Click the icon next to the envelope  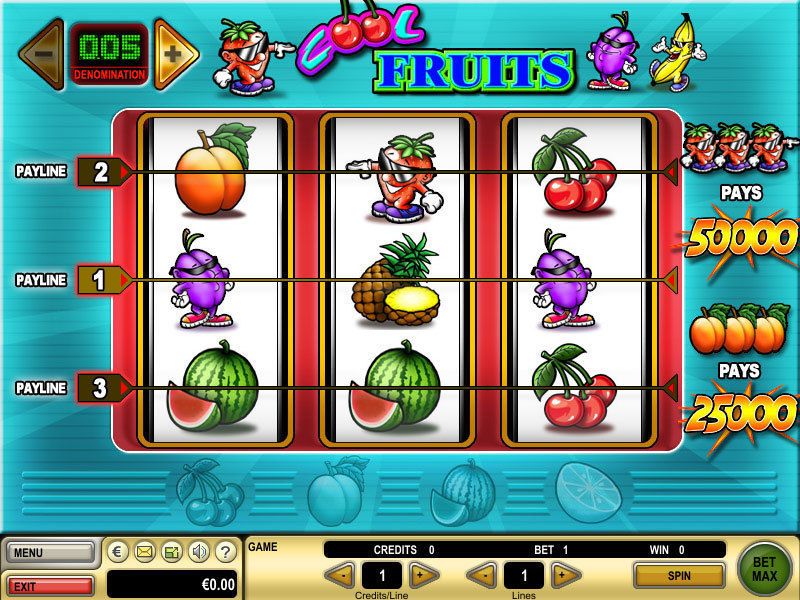171,550
